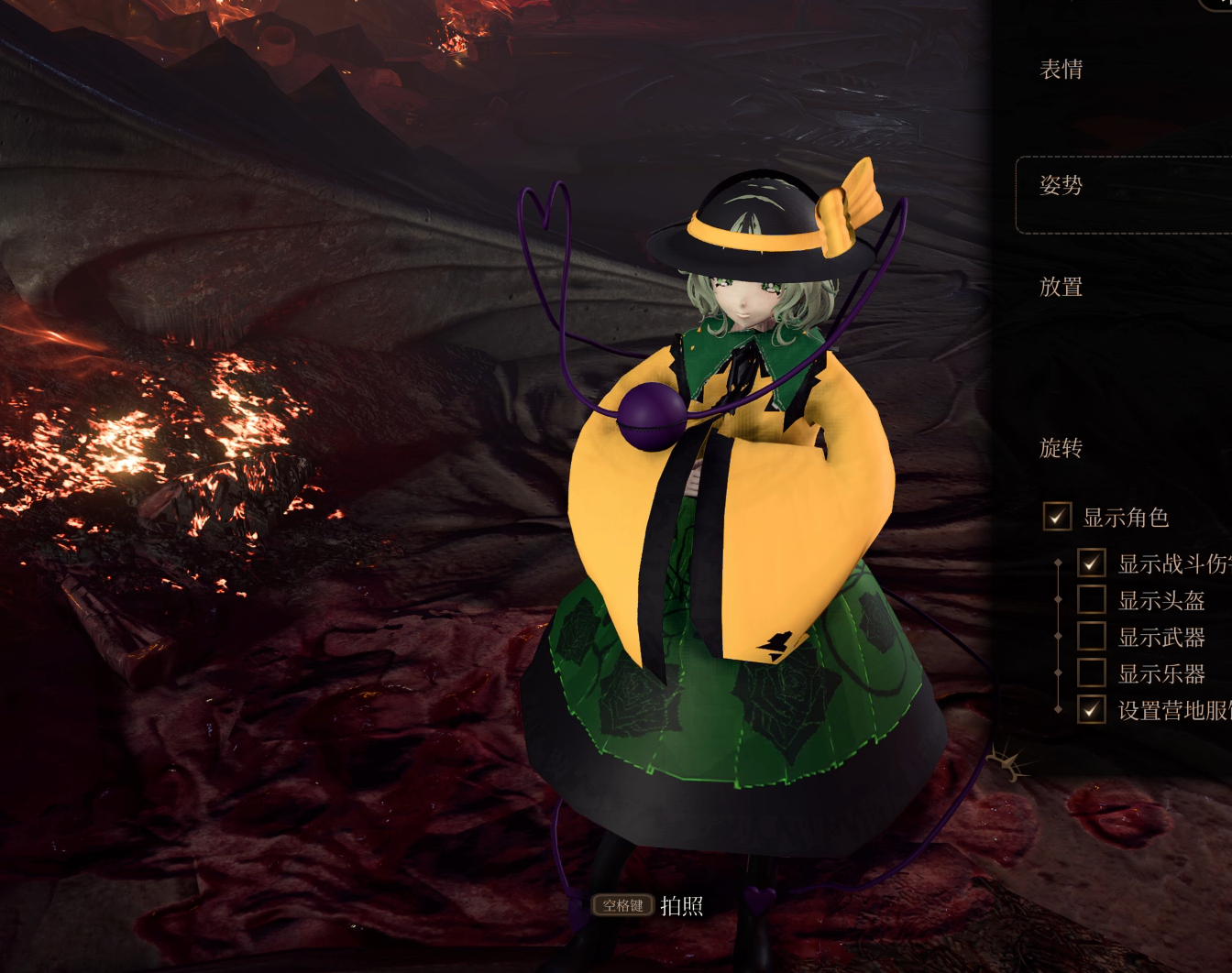This screenshot has width=1232, height=973.
Task: Enable the 显示头盔 helmet checkbox
Action: 1091,600
